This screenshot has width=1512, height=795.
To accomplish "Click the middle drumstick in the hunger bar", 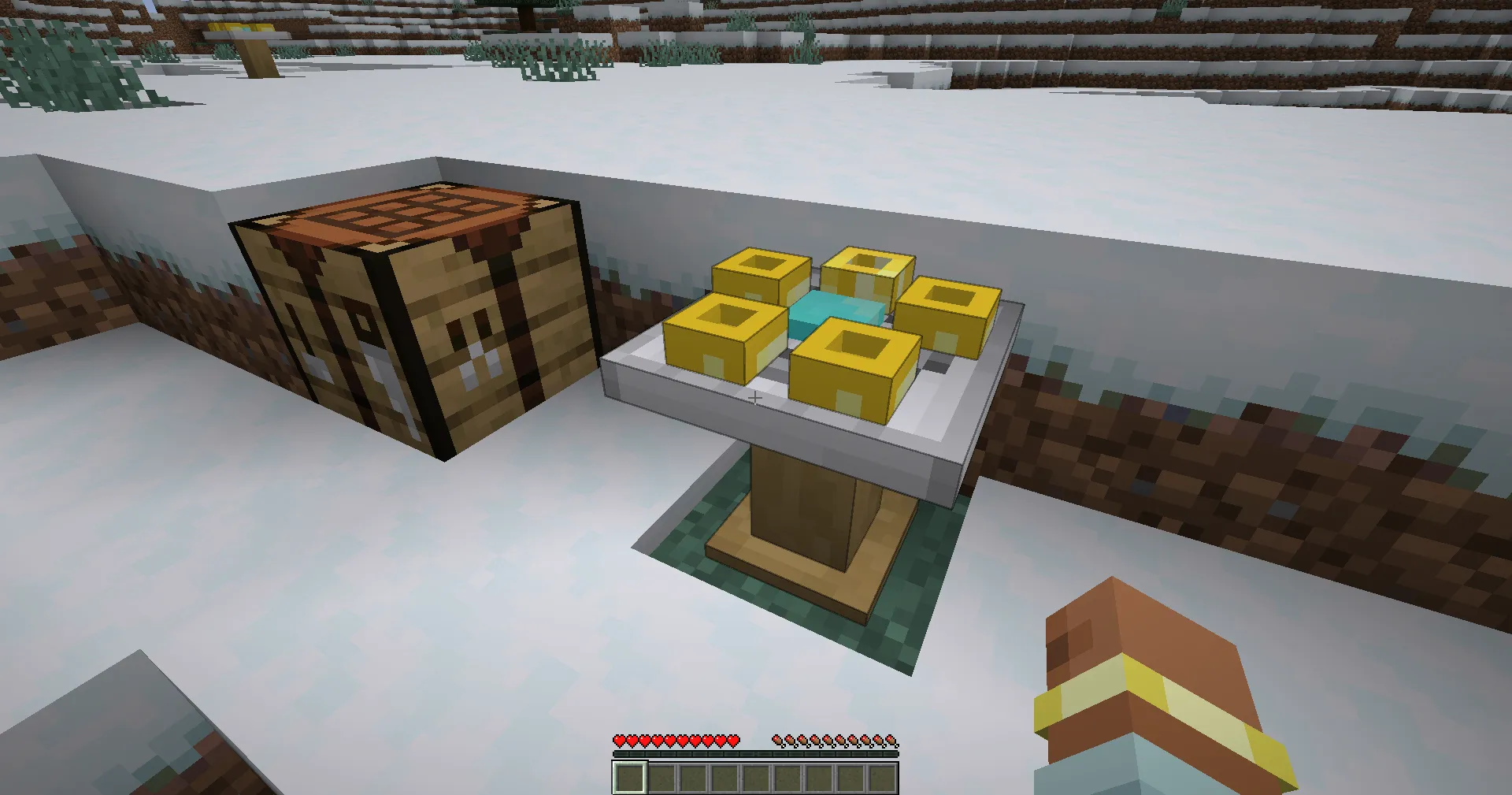I will [x=836, y=741].
